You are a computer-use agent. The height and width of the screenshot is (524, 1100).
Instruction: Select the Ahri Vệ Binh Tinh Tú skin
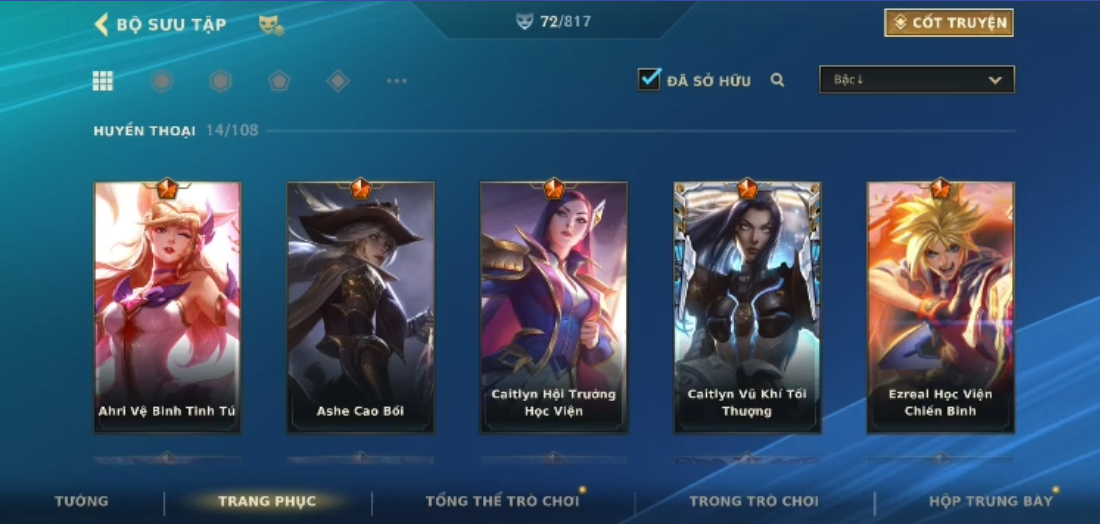pos(167,307)
